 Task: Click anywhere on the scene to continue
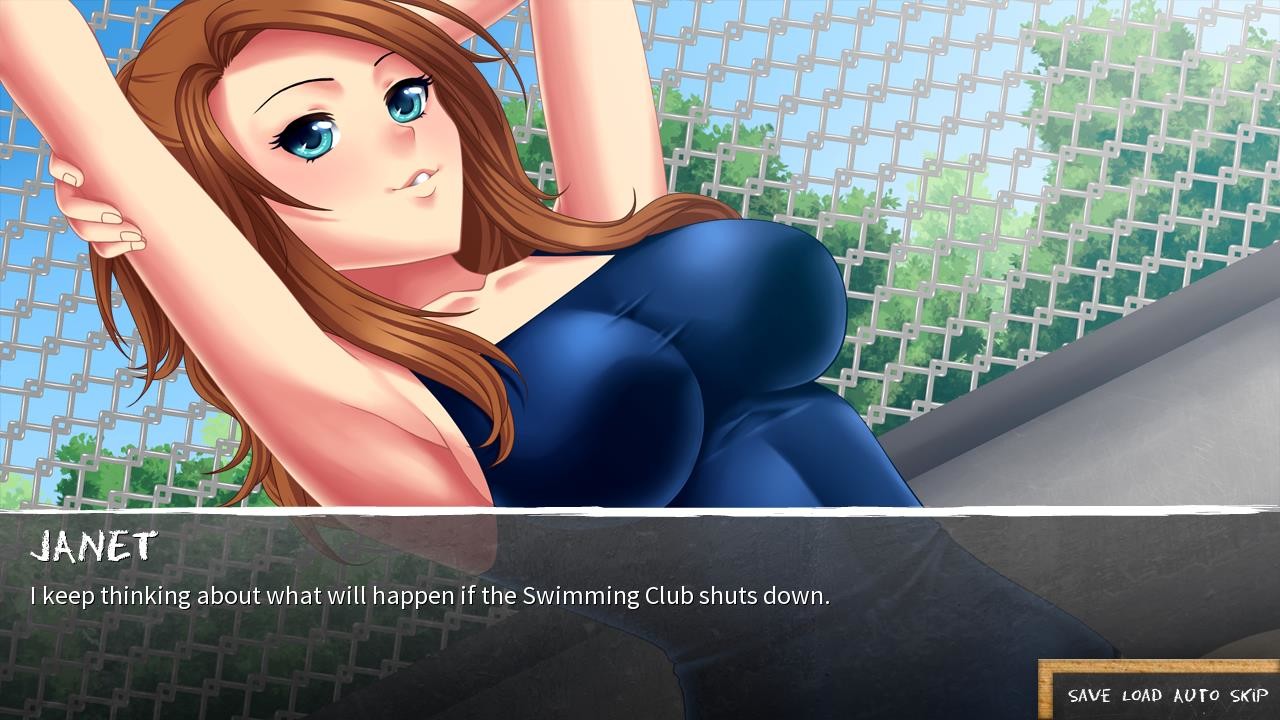pyautogui.click(x=640, y=300)
